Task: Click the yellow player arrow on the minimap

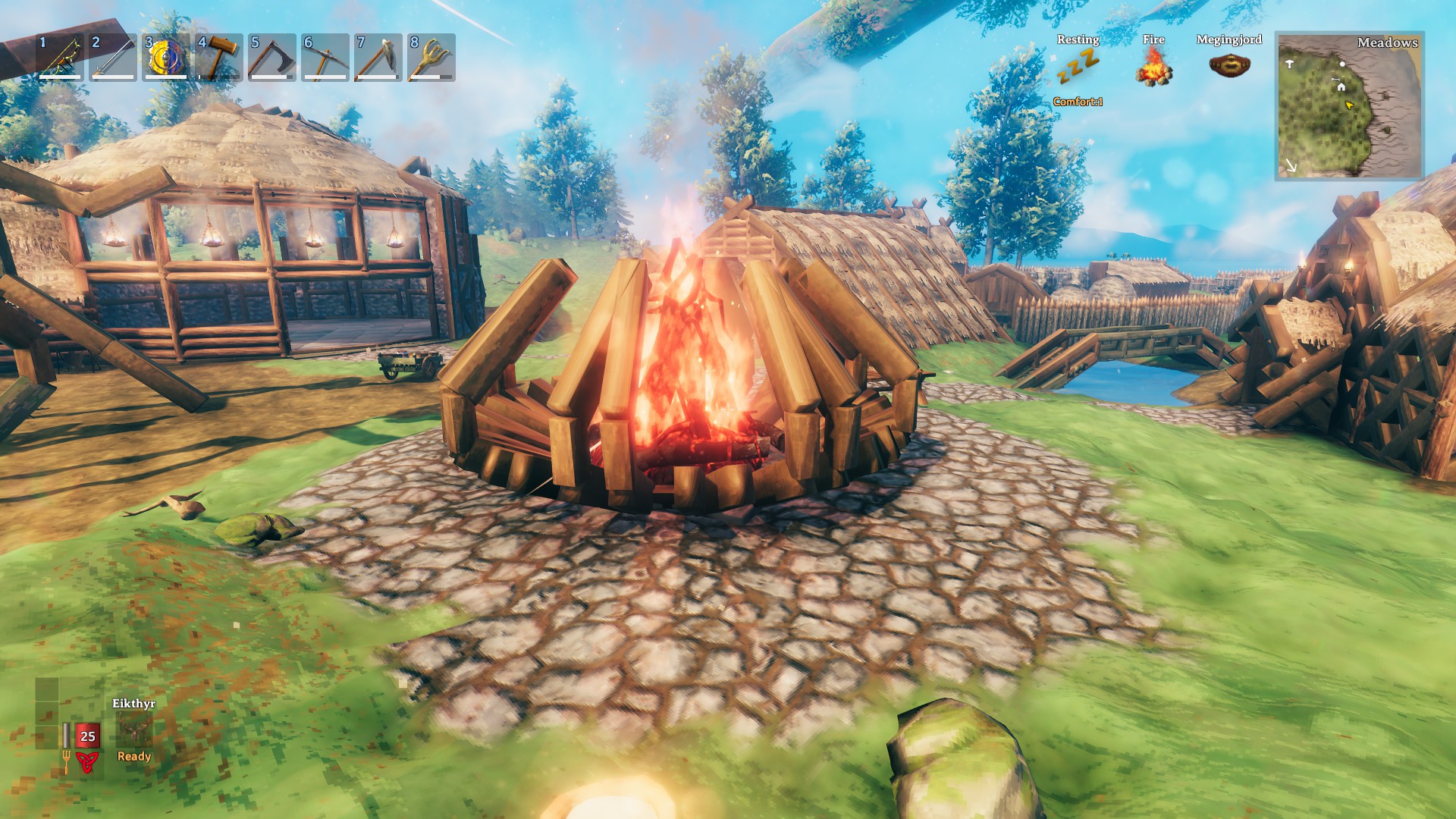Action: coord(1349,106)
